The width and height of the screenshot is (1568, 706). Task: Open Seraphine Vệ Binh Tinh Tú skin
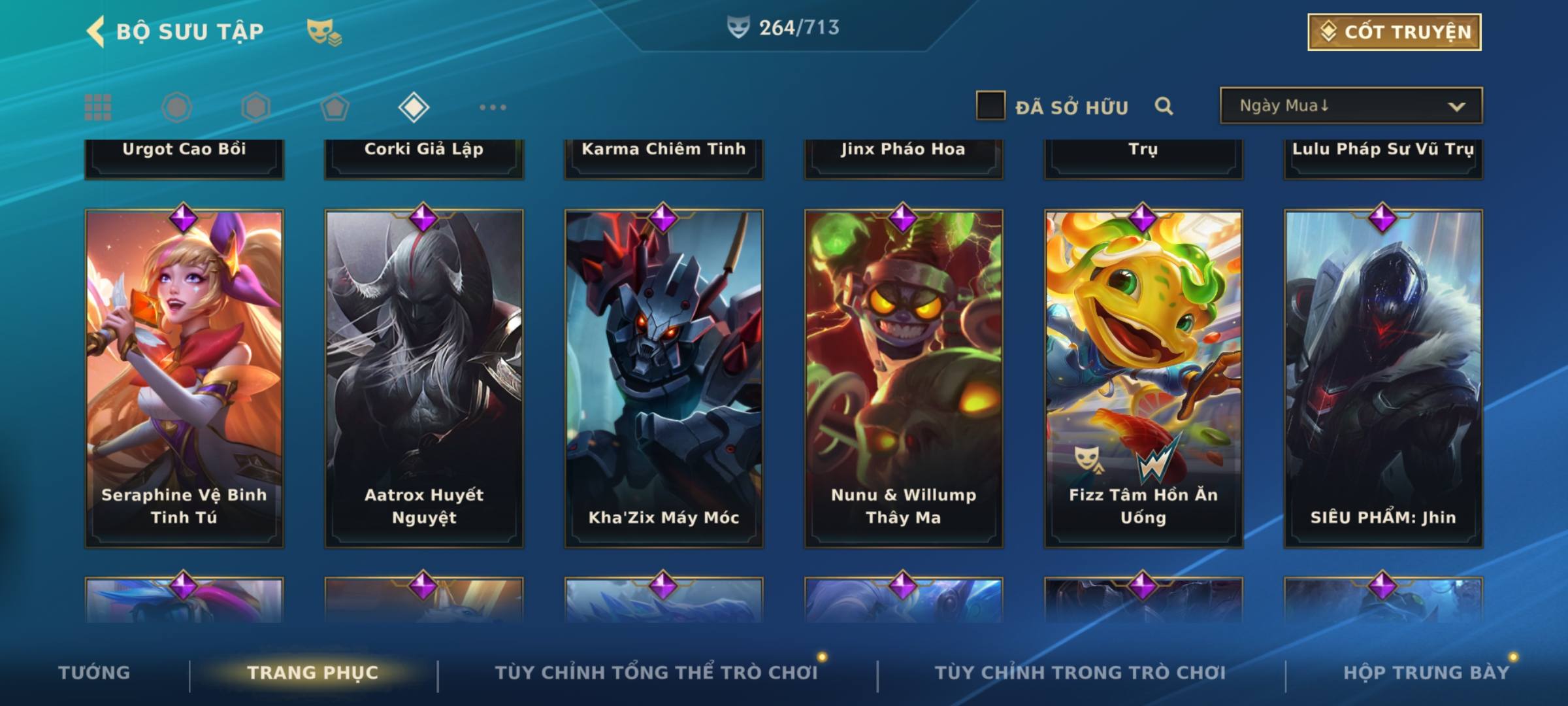(x=184, y=378)
